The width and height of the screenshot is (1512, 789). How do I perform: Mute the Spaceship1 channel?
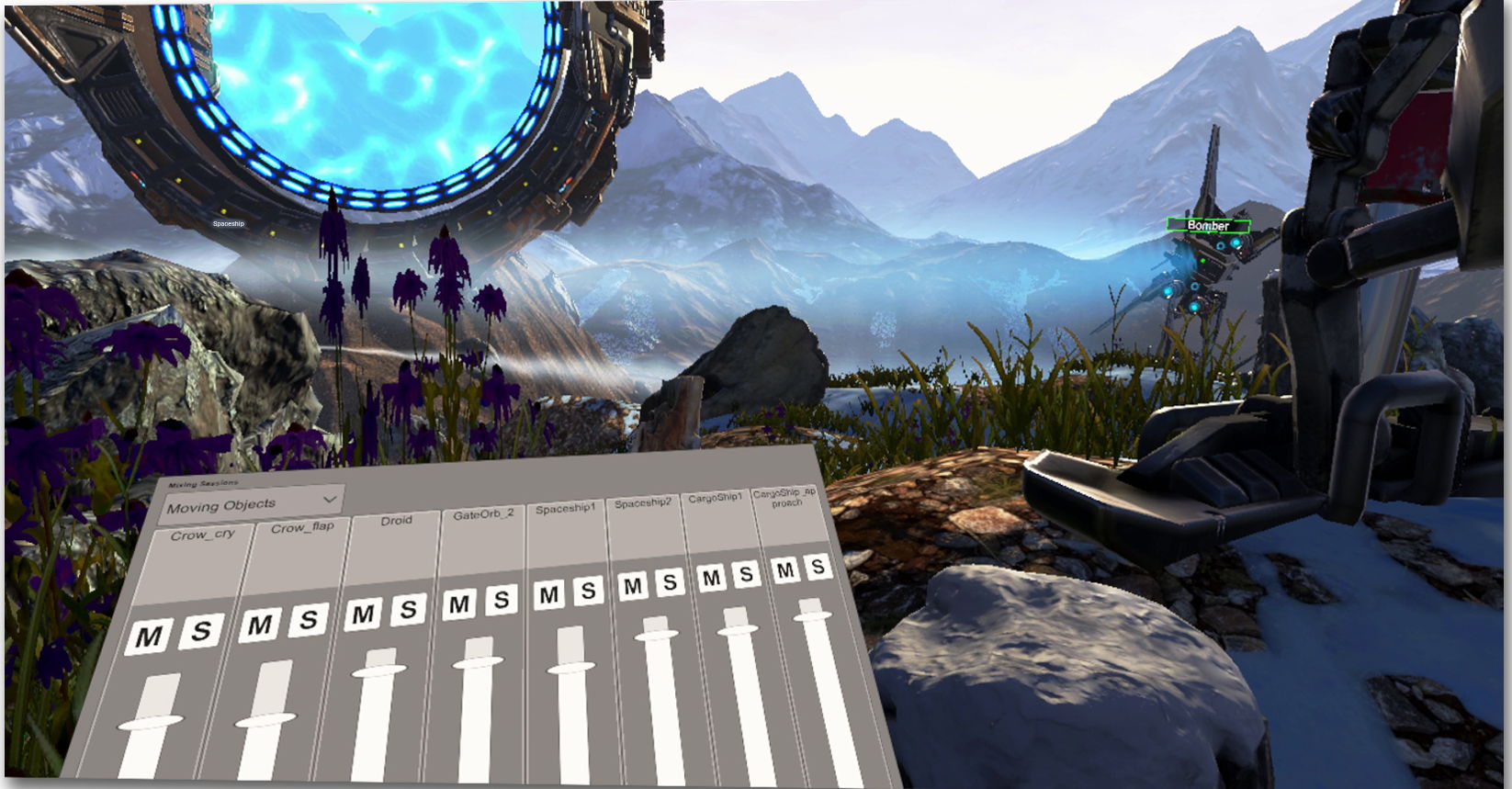549,593
